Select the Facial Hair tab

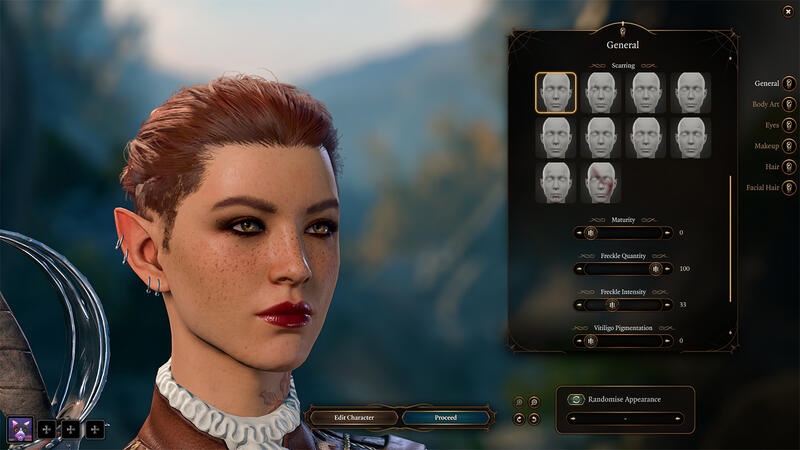[x=790, y=187]
